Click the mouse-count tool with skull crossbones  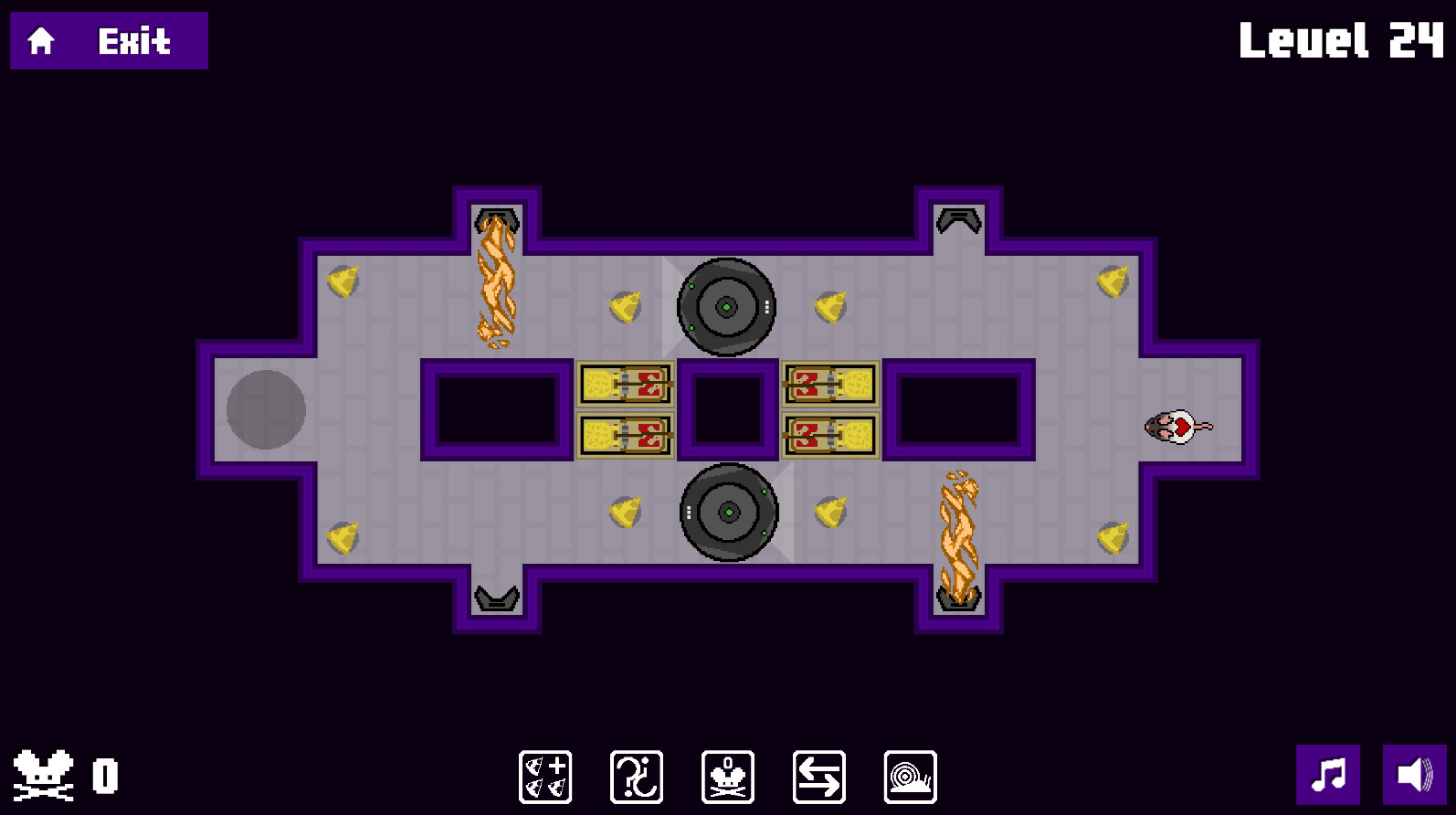tap(727, 777)
